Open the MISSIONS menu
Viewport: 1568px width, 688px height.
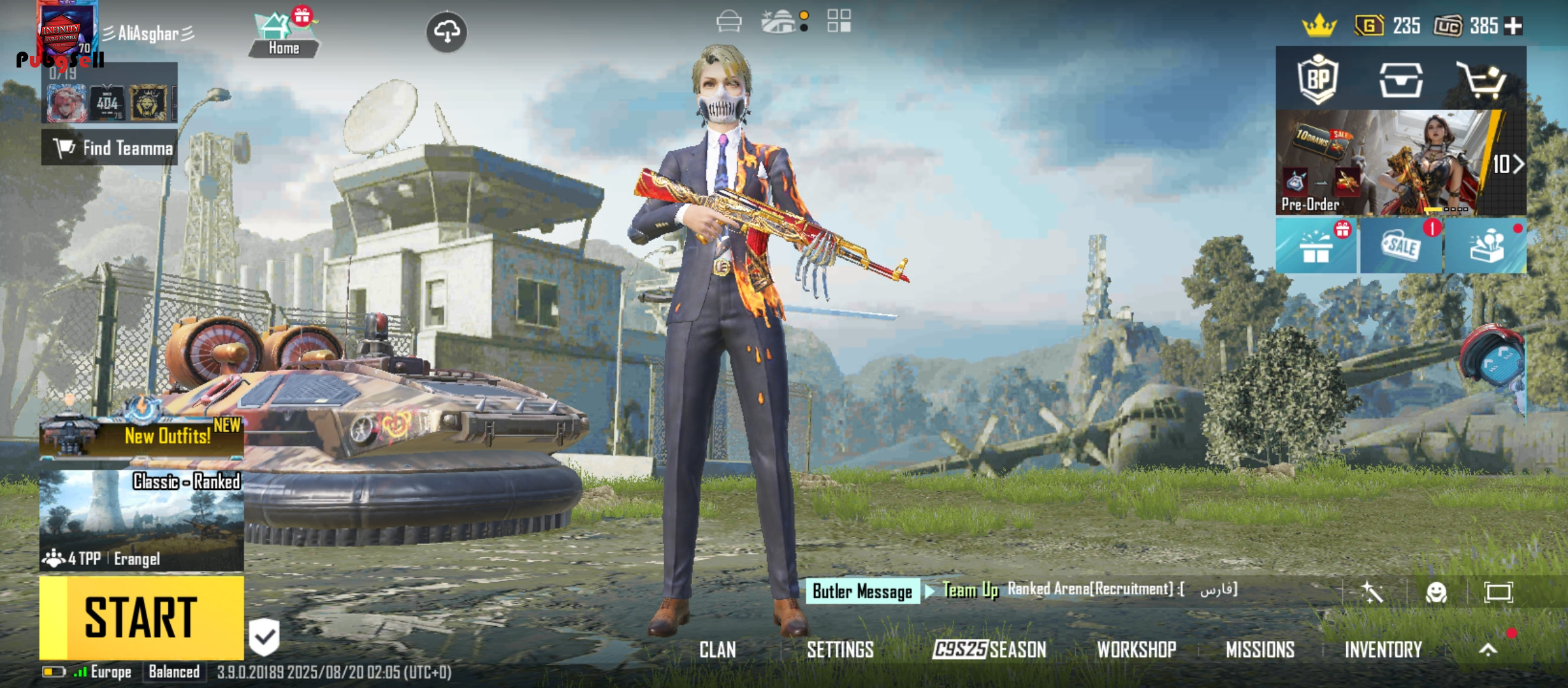[x=1260, y=649]
